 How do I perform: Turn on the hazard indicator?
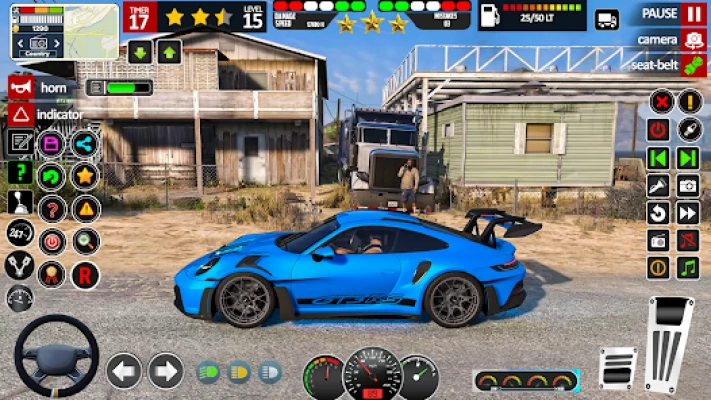point(19,114)
